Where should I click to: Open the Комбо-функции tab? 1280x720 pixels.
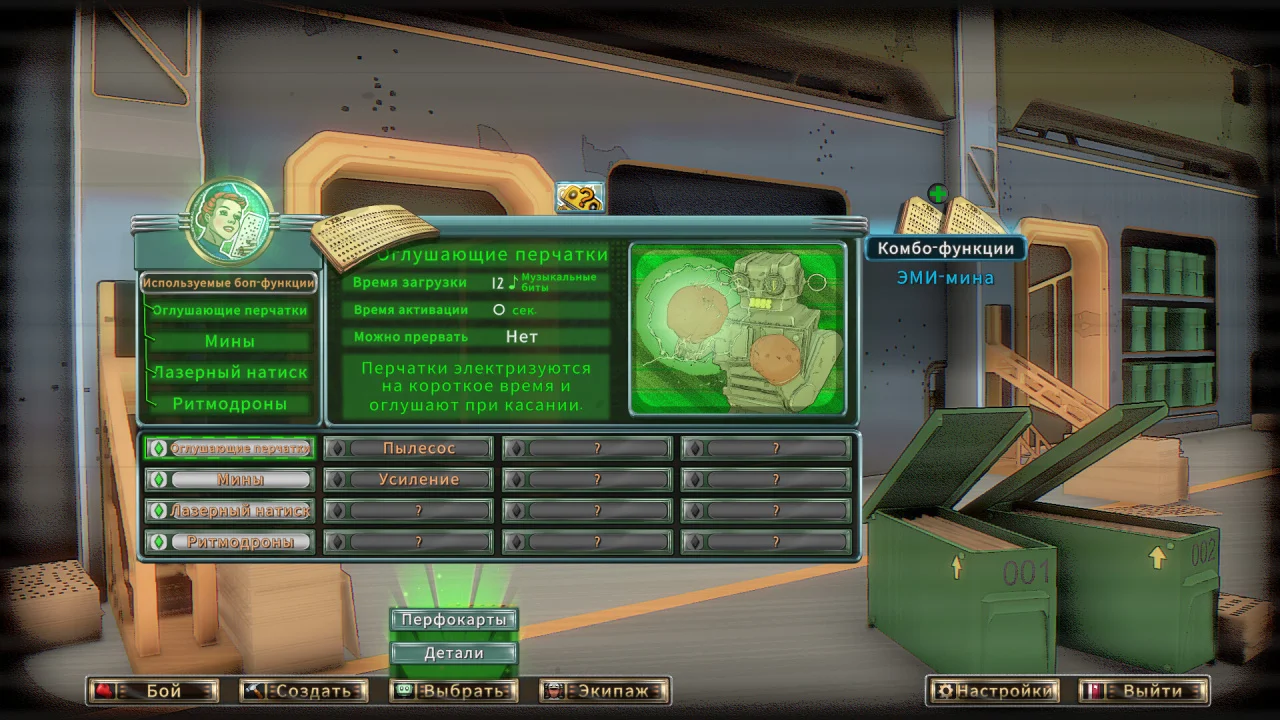(x=946, y=248)
